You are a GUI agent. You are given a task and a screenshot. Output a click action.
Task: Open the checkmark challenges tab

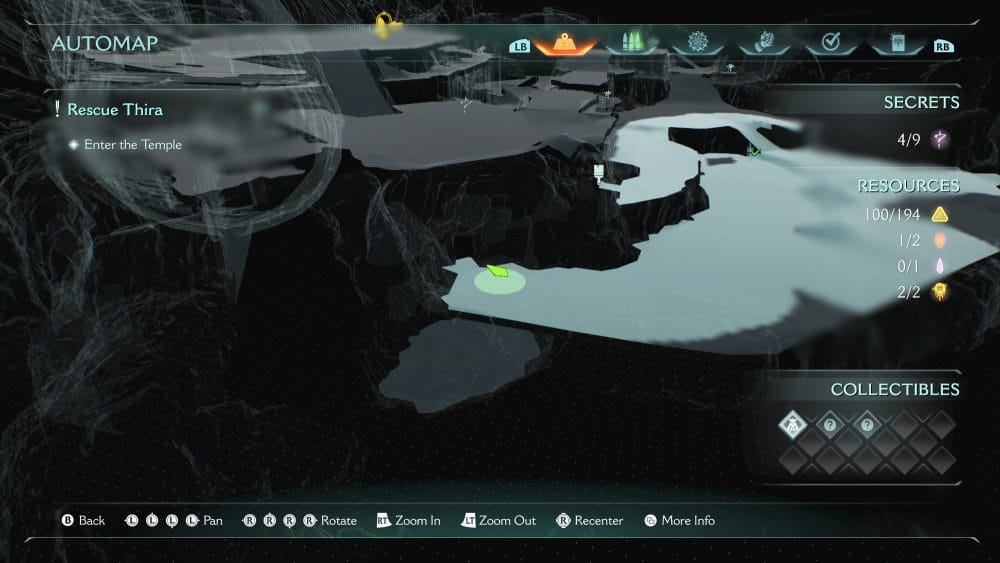click(829, 44)
